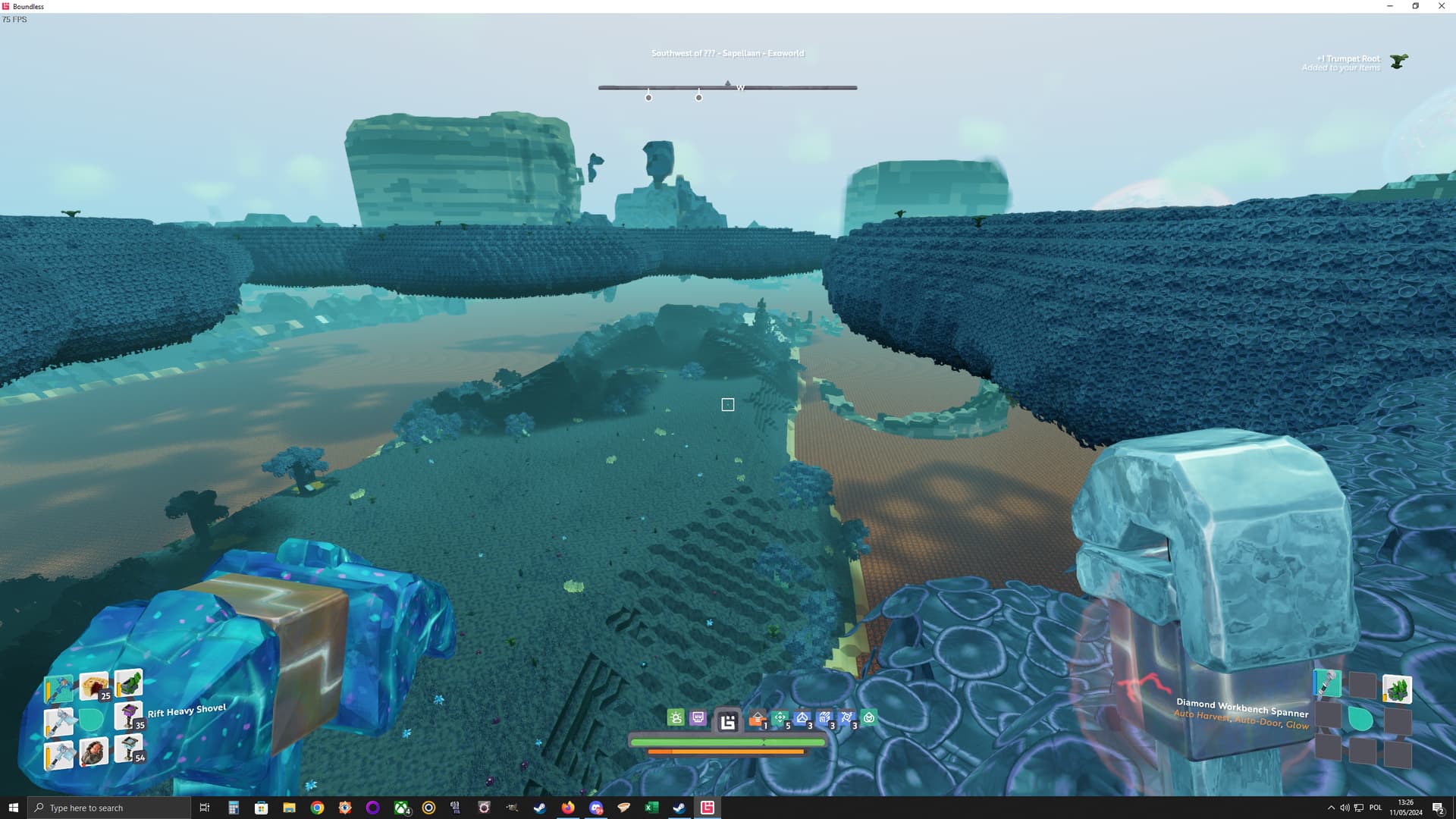Select the Rift Heavy Shovel slot
Screen dimensions: 1456x819
[58, 689]
